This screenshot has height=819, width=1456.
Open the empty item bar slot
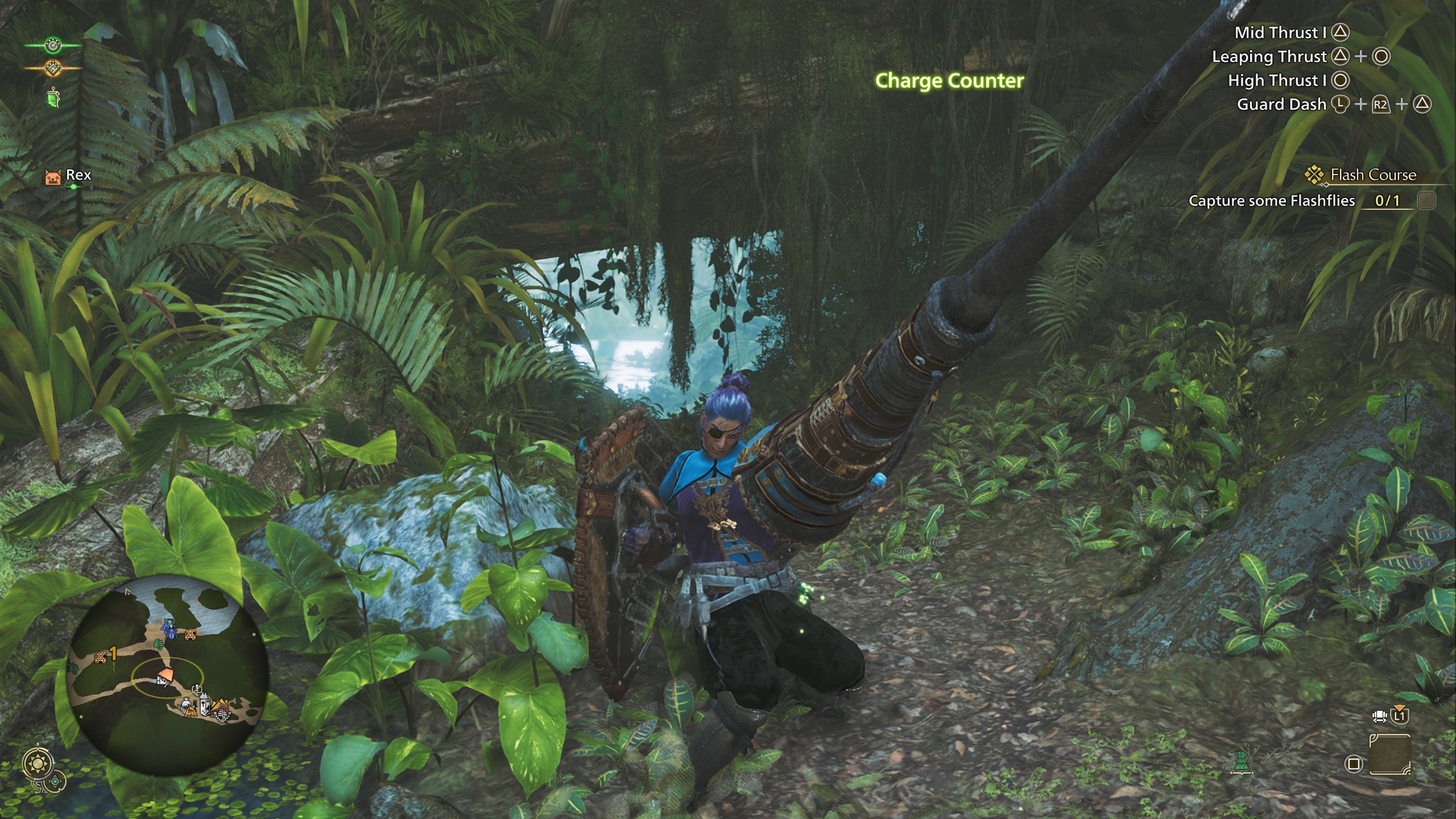[x=1389, y=754]
